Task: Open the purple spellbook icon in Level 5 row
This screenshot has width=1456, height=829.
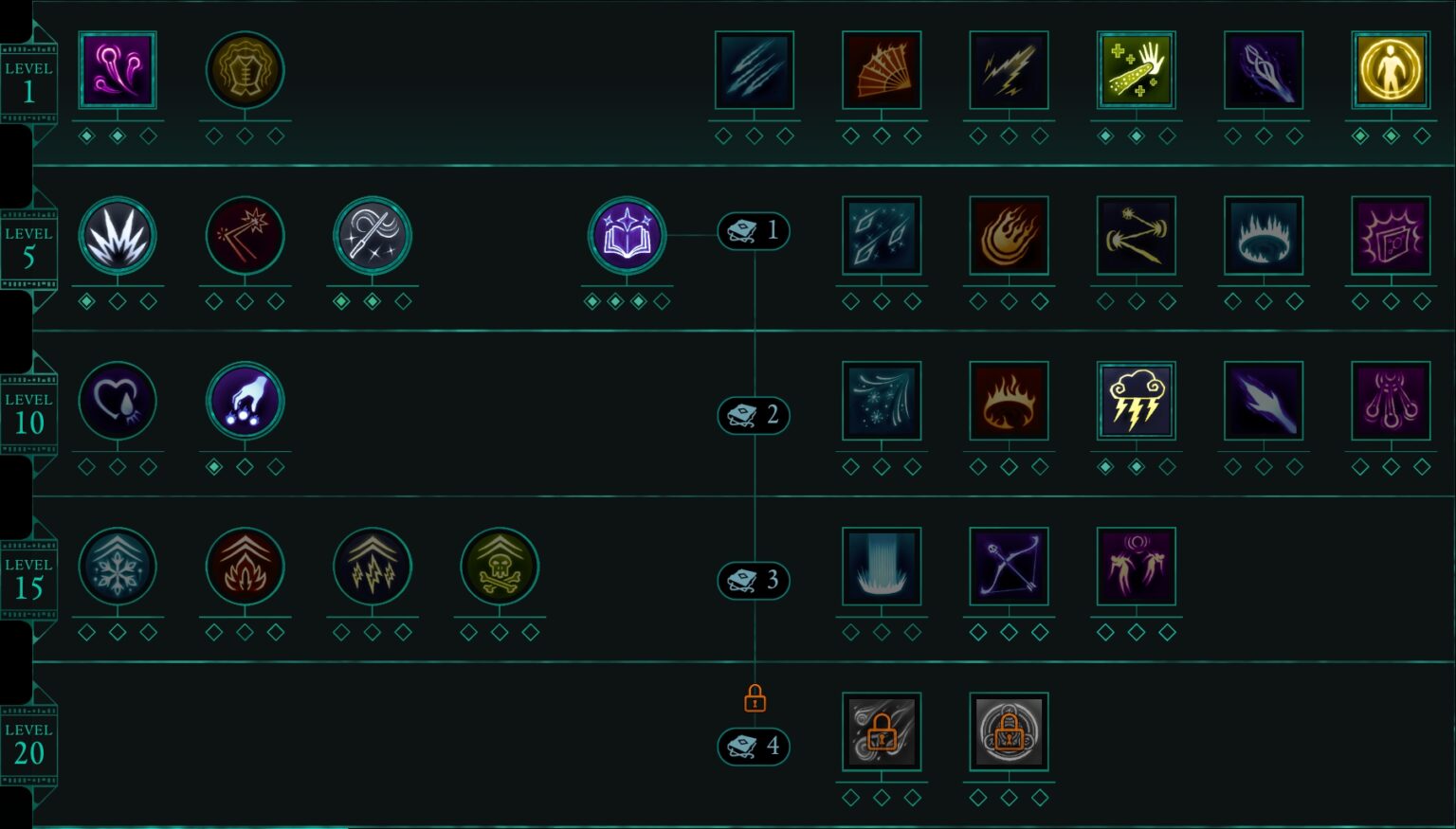Action: point(627,237)
